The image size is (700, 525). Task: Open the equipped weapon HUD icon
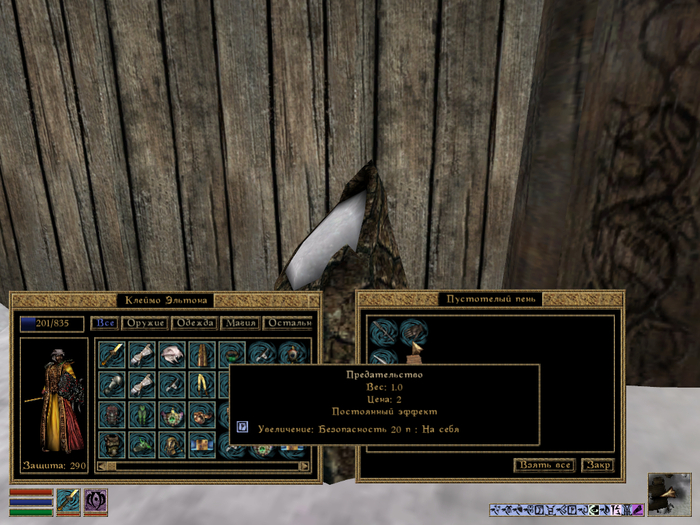(x=68, y=500)
